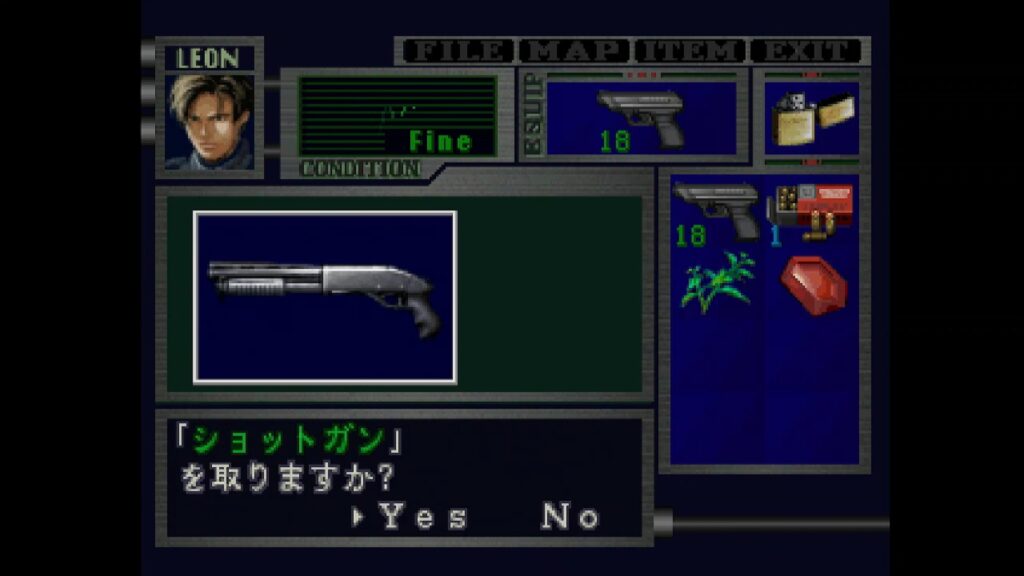Select the handgun bullets box
1024x576 pixels.
(x=810, y=211)
